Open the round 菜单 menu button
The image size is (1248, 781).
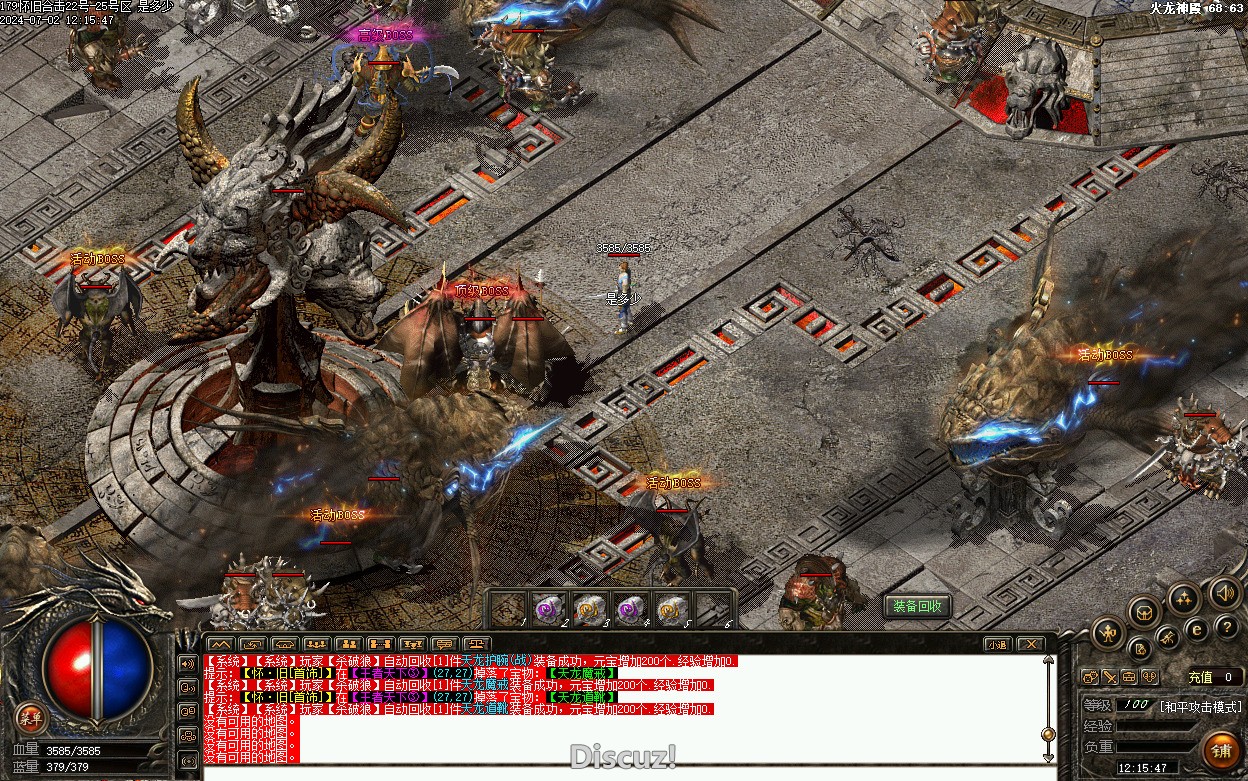click(x=31, y=717)
